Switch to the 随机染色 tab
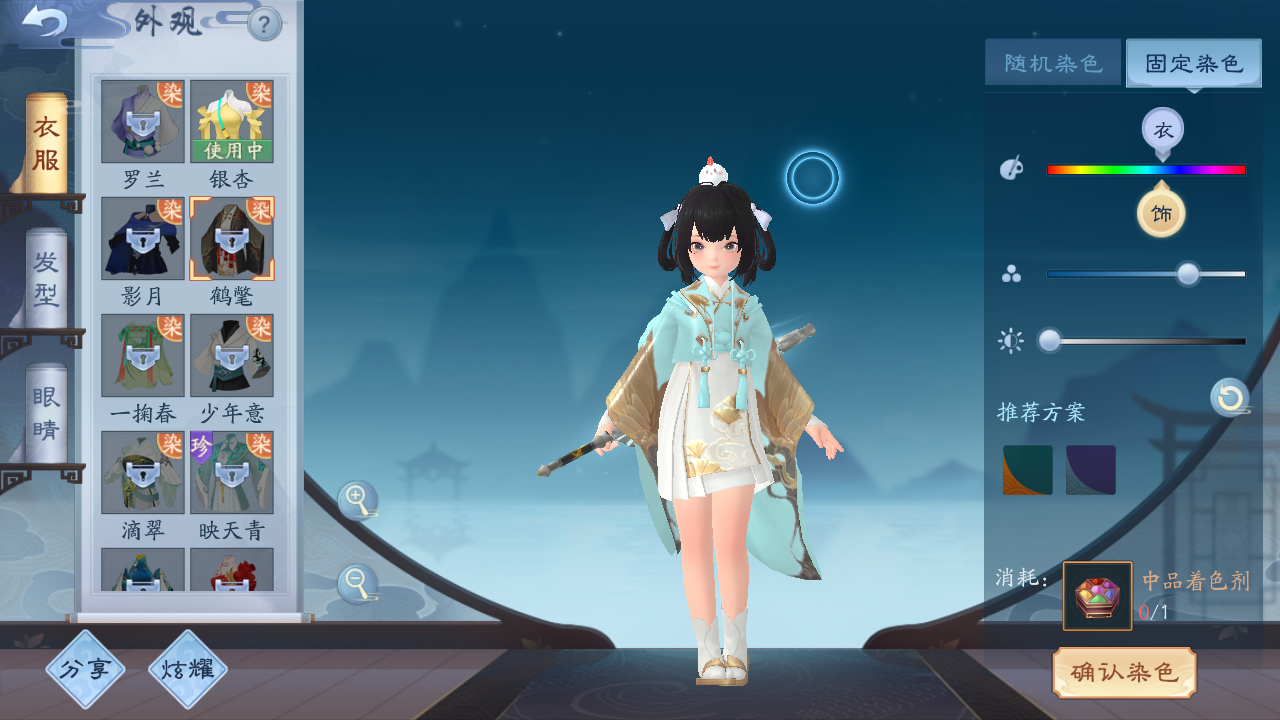This screenshot has width=1280, height=720. click(1052, 61)
